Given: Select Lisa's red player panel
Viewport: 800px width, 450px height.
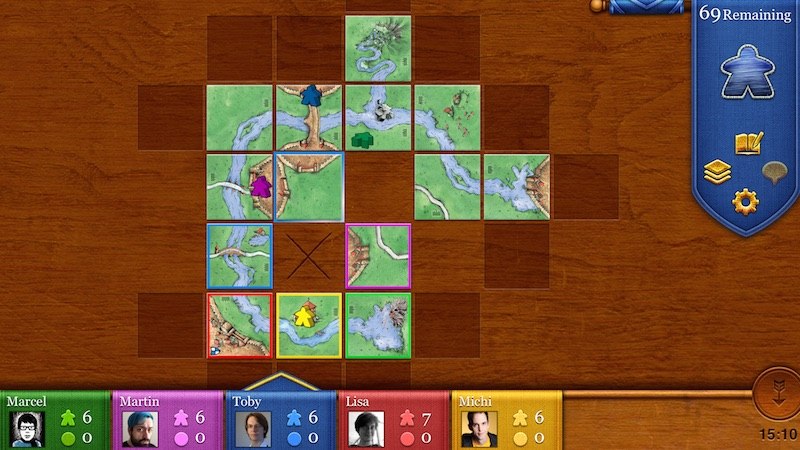Looking at the screenshot, I should [x=393, y=420].
